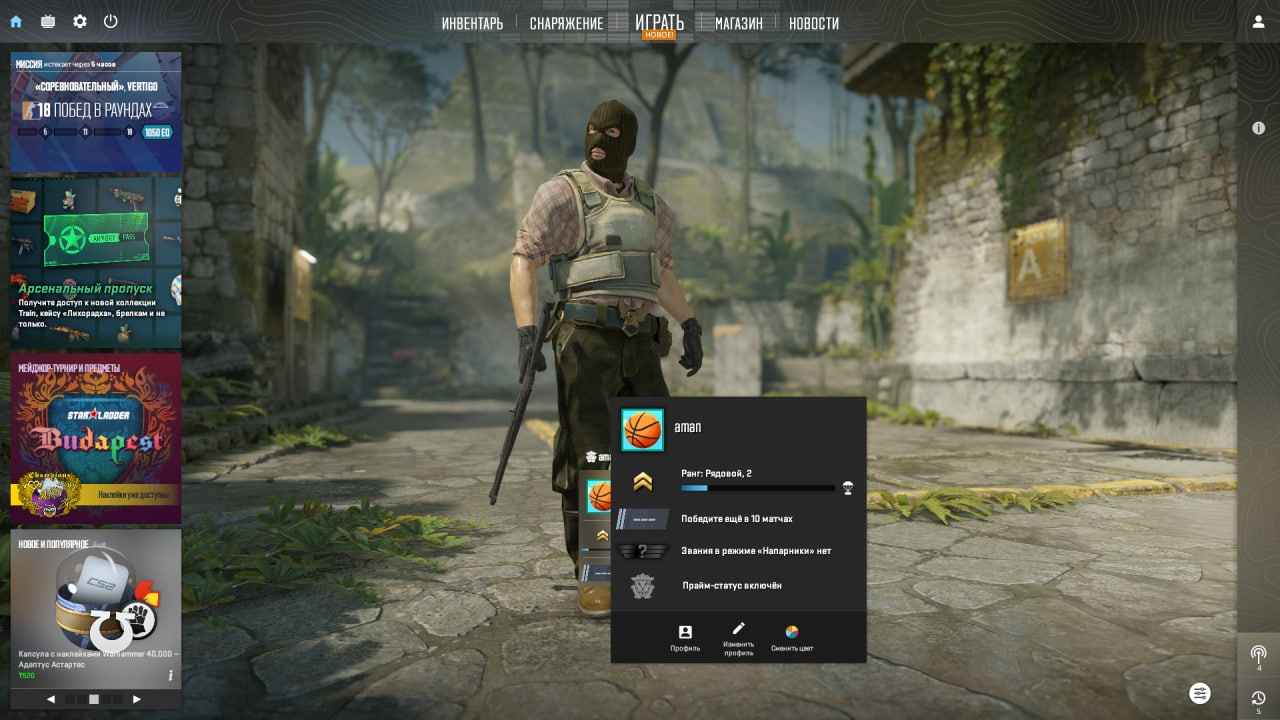Open the МАГАЗИН tab
Image resolution: width=1280 pixels, height=720 pixels.
click(x=738, y=23)
